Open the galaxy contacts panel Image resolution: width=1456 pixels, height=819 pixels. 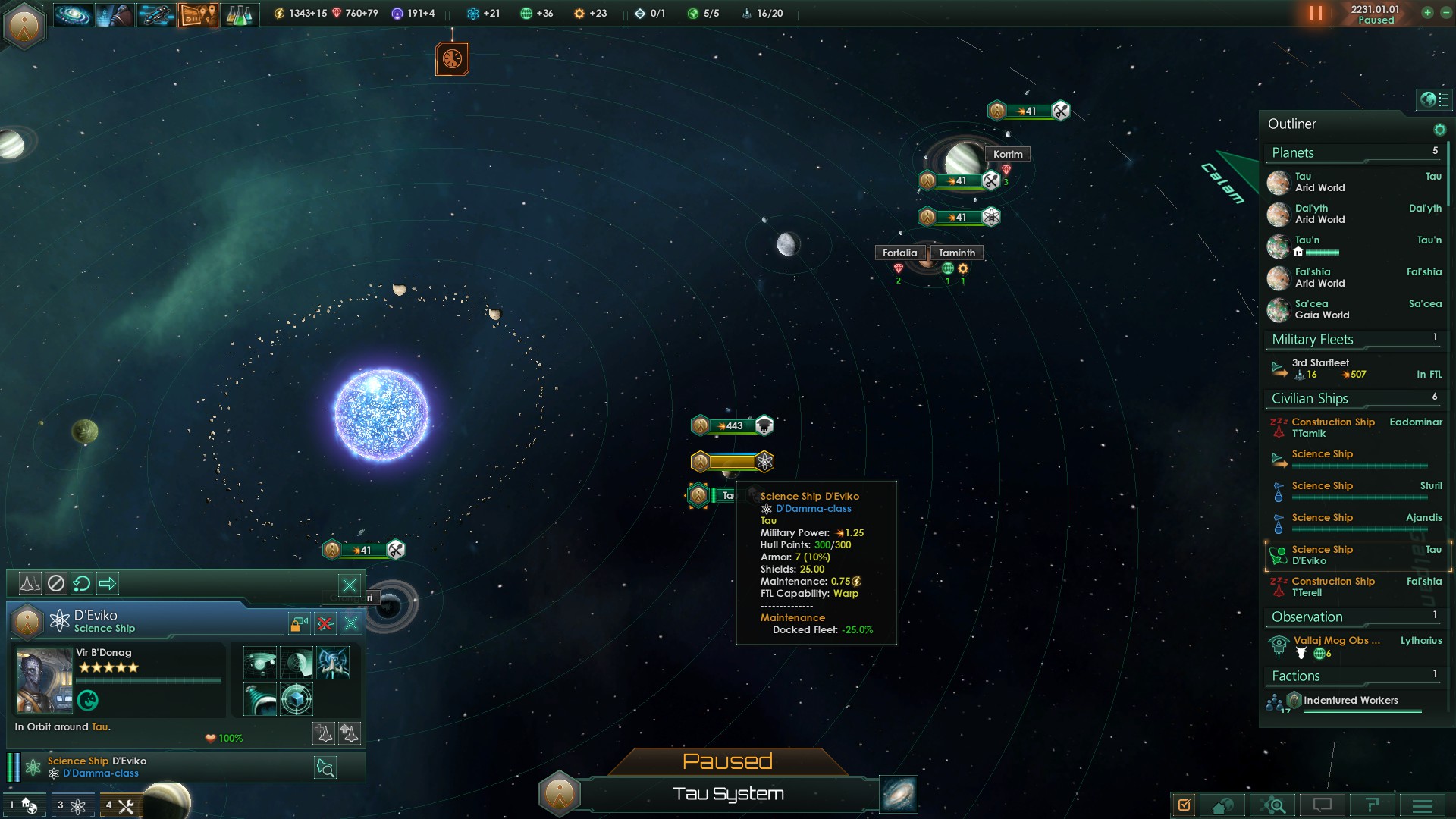coord(73,14)
